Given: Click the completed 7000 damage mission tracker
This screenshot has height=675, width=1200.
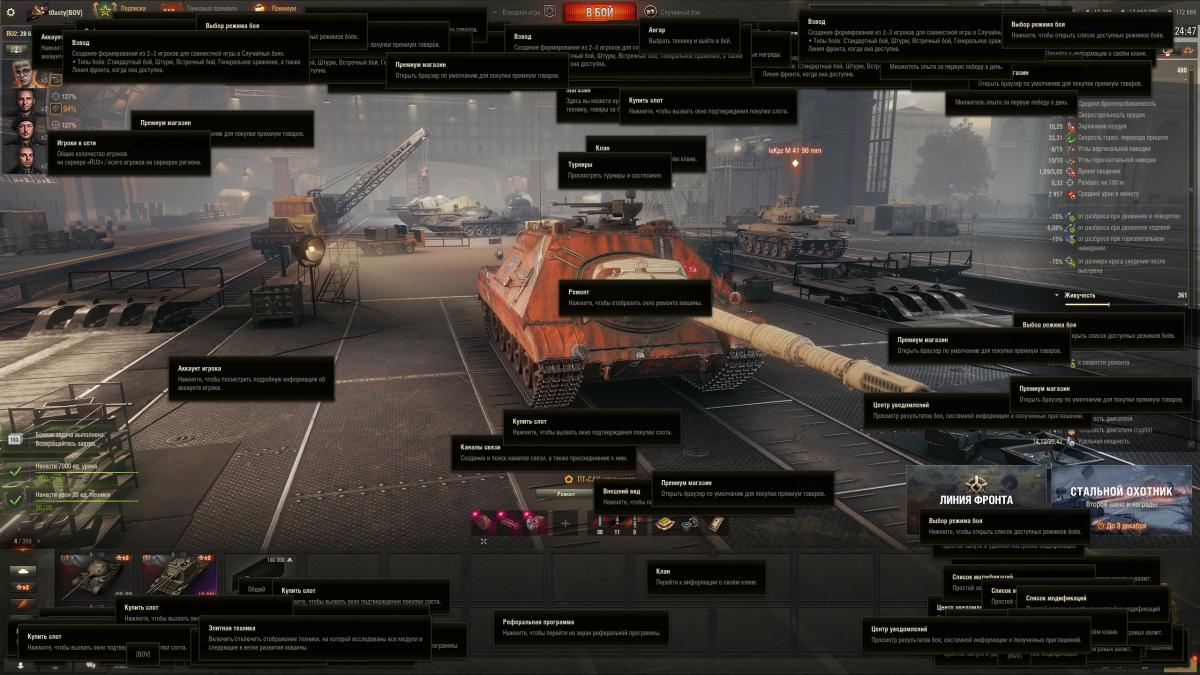Looking at the screenshot, I should click(70, 468).
